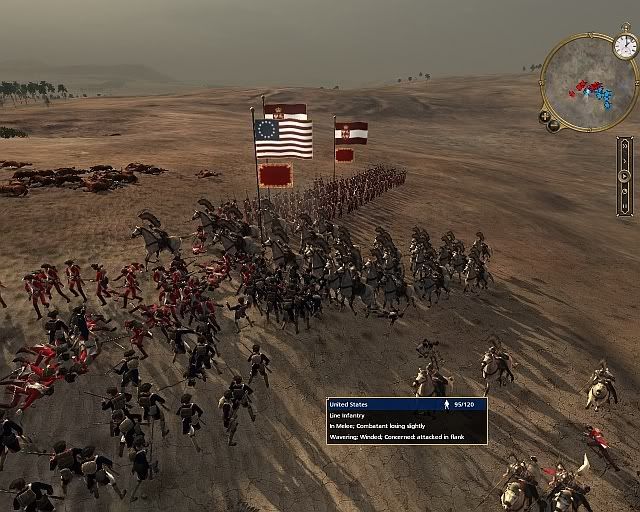Zoom out the minimap with minus button
The width and height of the screenshot is (640, 512).
554,126
